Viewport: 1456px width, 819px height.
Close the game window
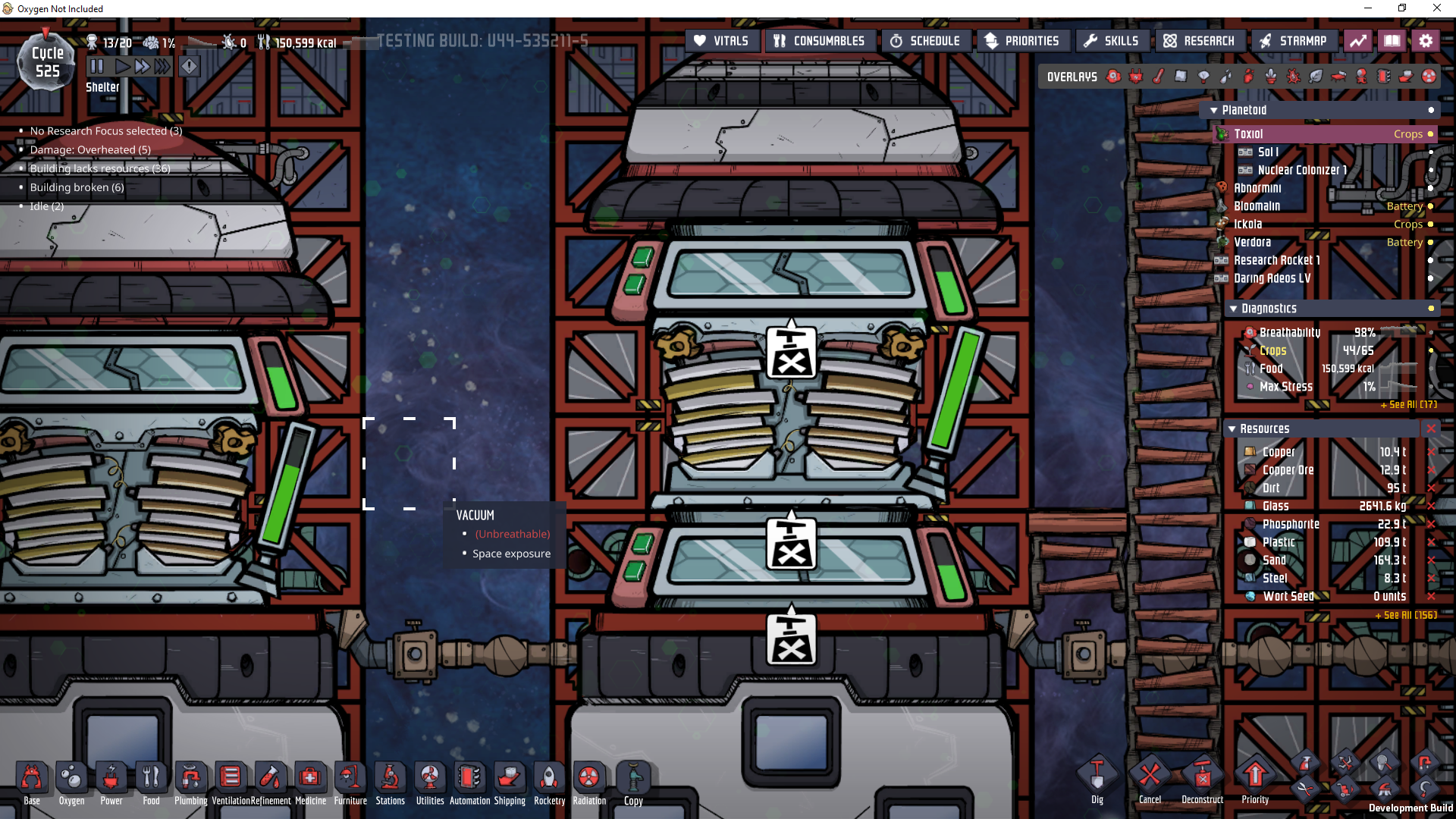tap(1436, 8)
